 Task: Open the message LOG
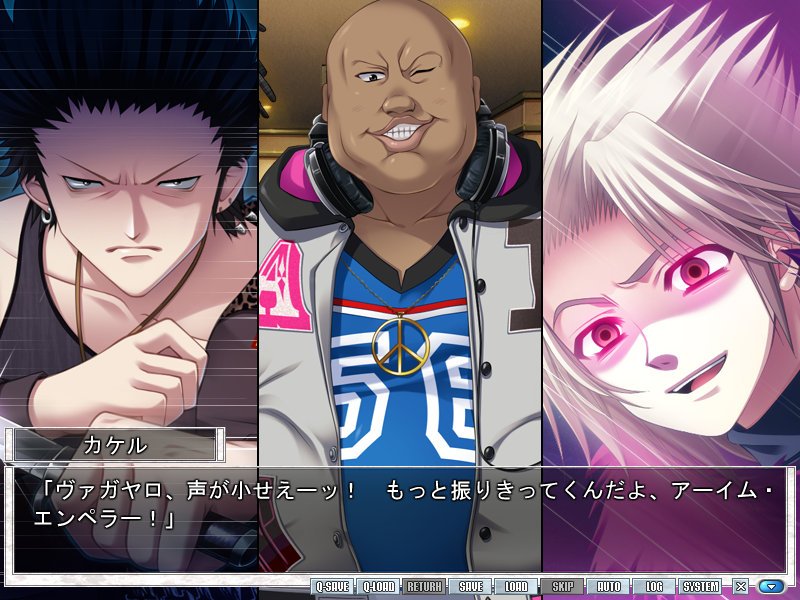point(654,587)
